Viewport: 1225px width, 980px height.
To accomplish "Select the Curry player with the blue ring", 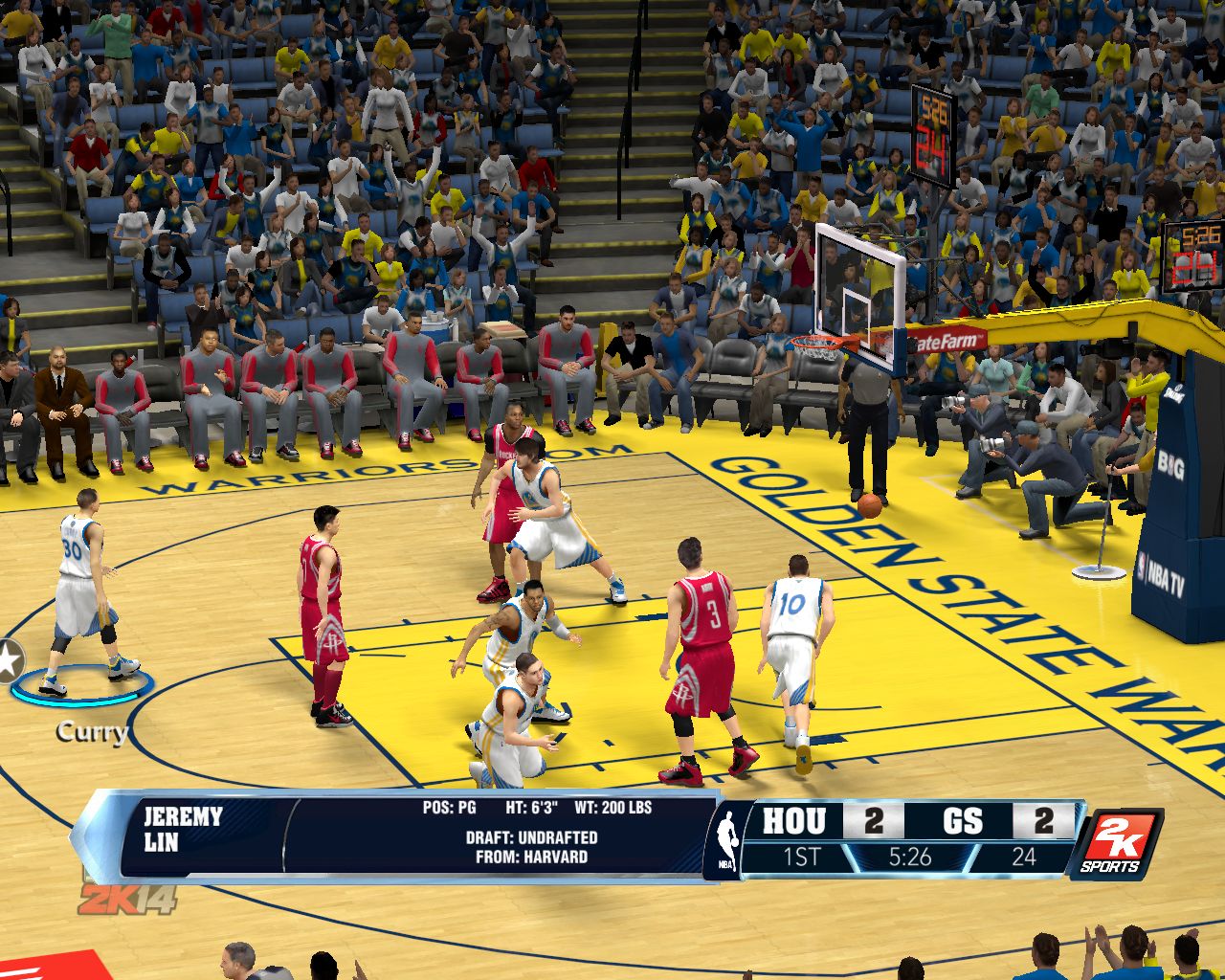I will click(82, 593).
